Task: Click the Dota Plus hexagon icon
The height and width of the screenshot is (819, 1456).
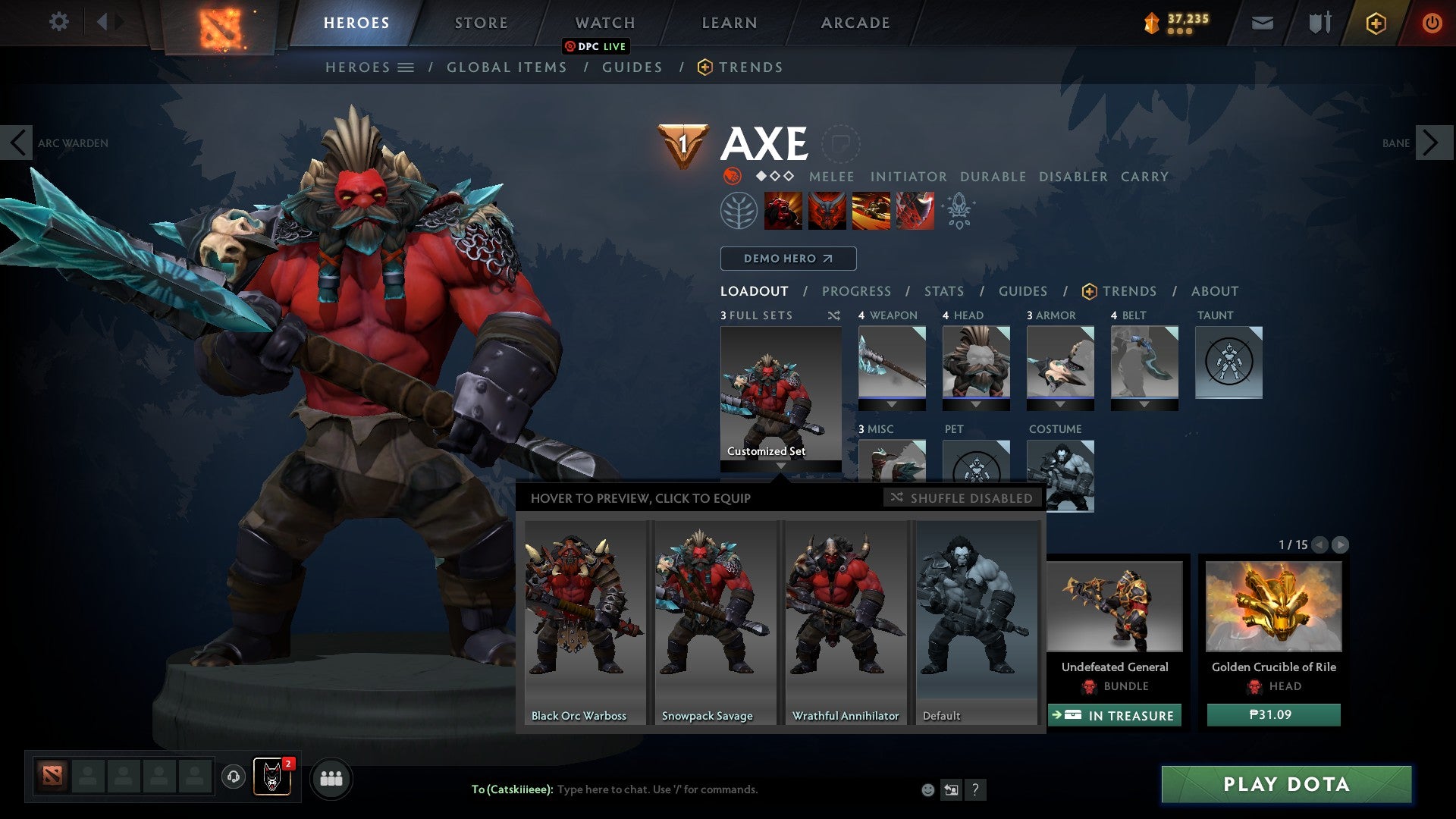Action: (1378, 24)
